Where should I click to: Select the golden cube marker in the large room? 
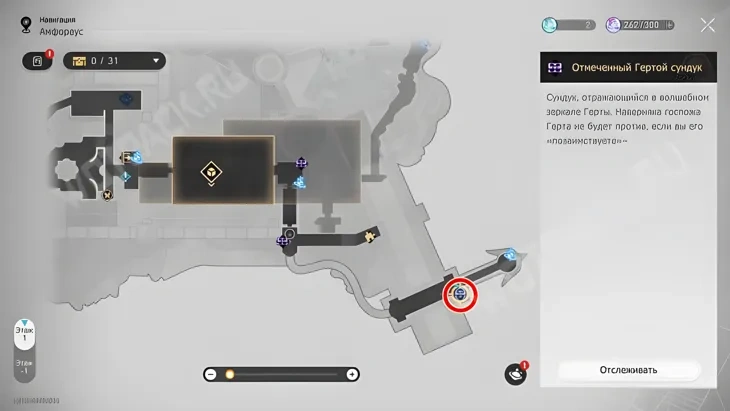212,172
